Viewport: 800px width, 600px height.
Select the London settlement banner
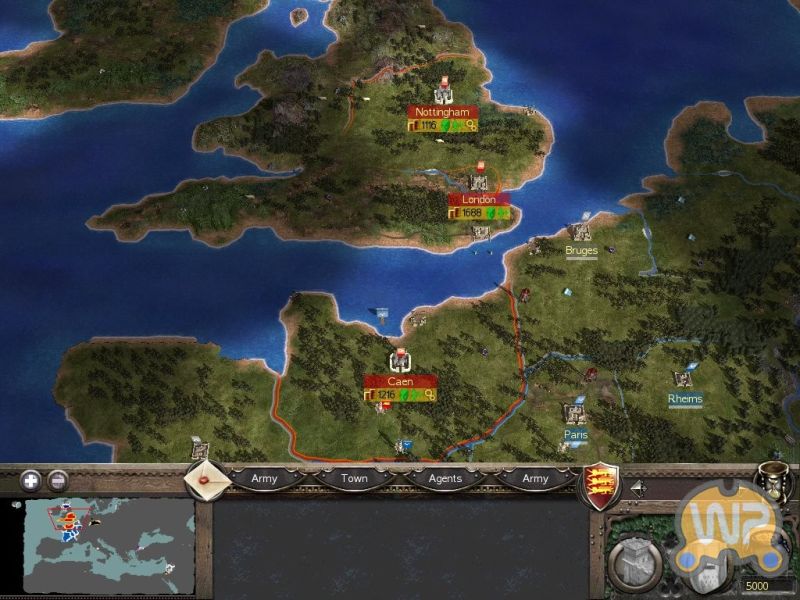point(479,200)
